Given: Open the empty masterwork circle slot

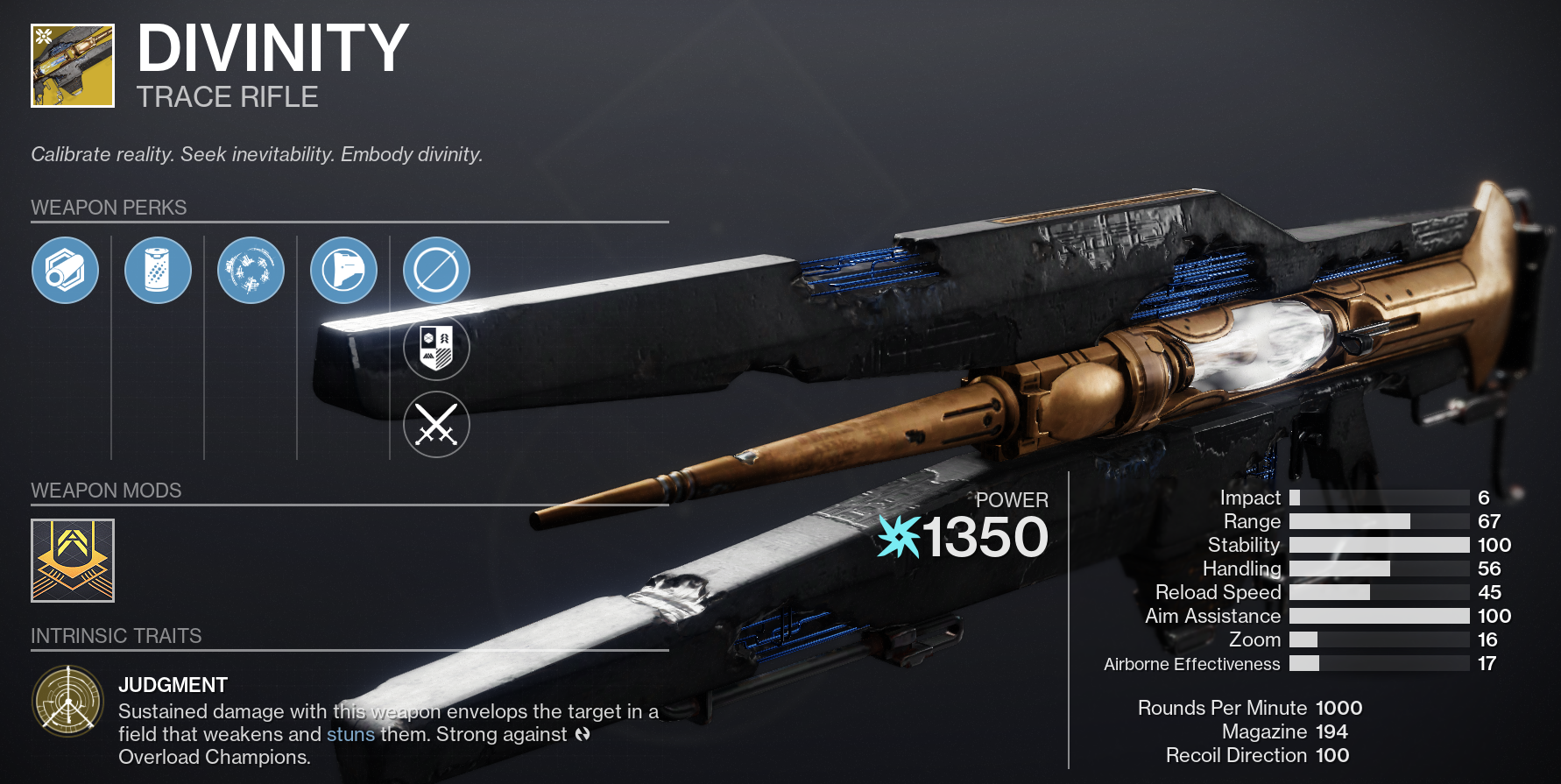Looking at the screenshot, I should tap(436, 271).
